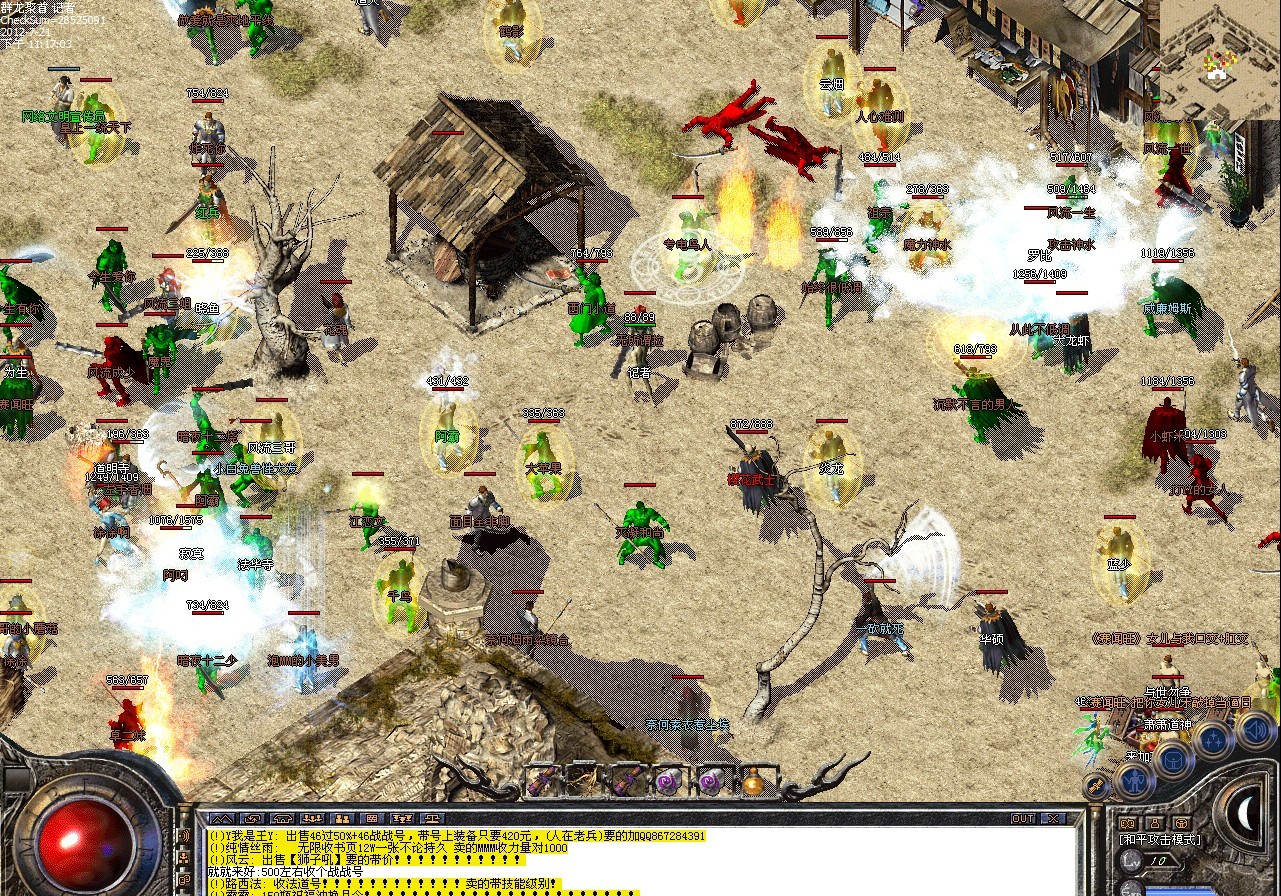This screenshot has width=1281, height=896.
Task: Click the whisper reply icon in chat toolbar
Action: coord(251,818)
